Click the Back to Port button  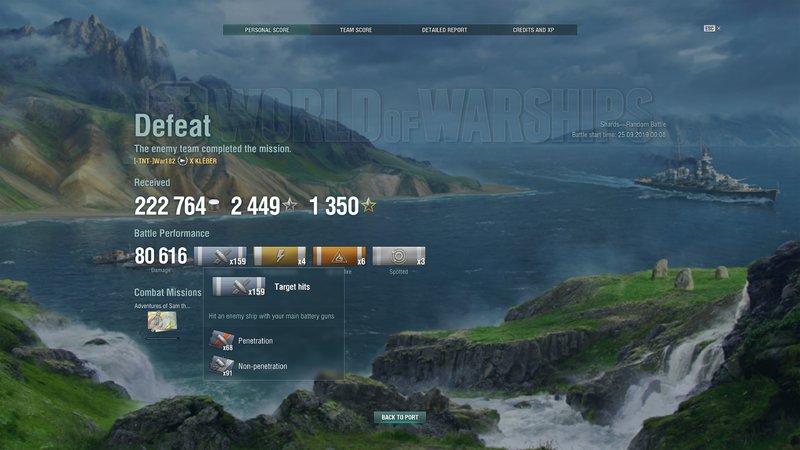click(x=400, y=417)
